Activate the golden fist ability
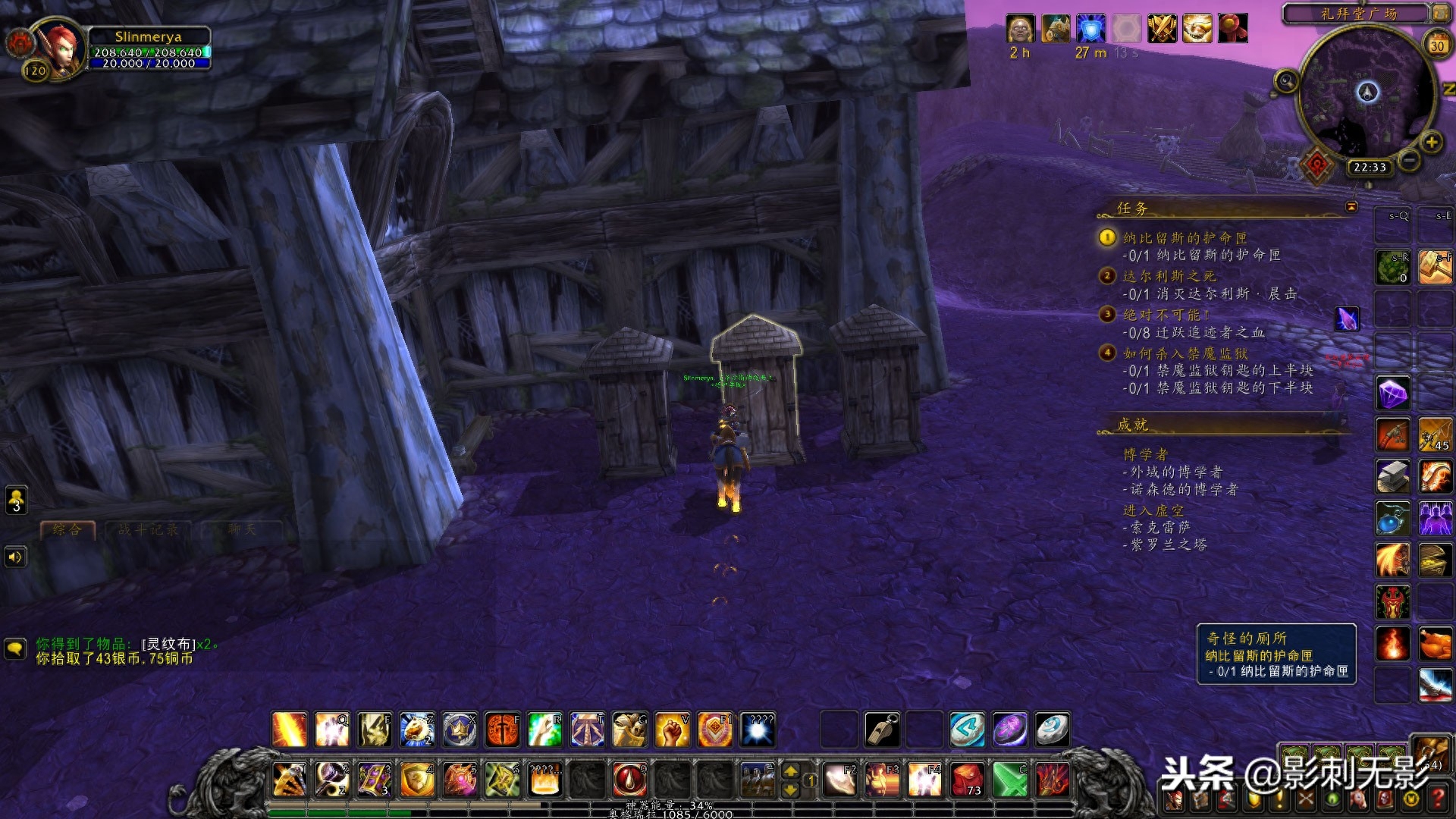Viewport: 1456px width, 819px height. pyautogui.click(x=671, y=730)
